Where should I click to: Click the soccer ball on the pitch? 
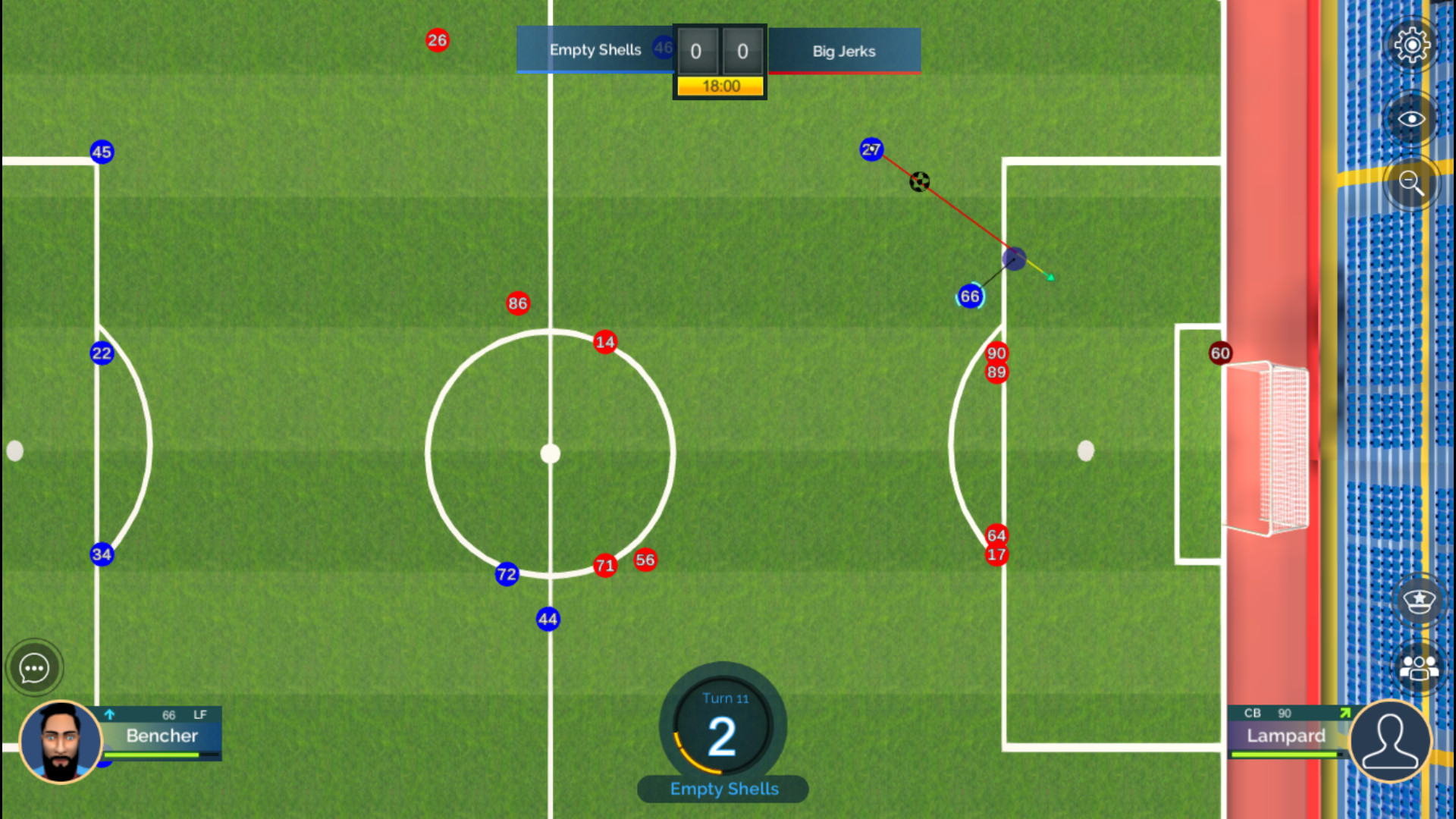click(x=919, y=181)
